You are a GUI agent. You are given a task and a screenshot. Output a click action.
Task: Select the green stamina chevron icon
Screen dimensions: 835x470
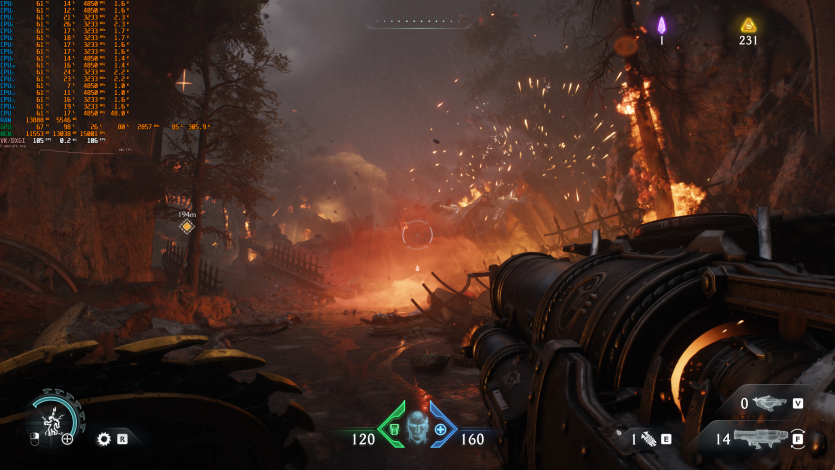(393, 426)
